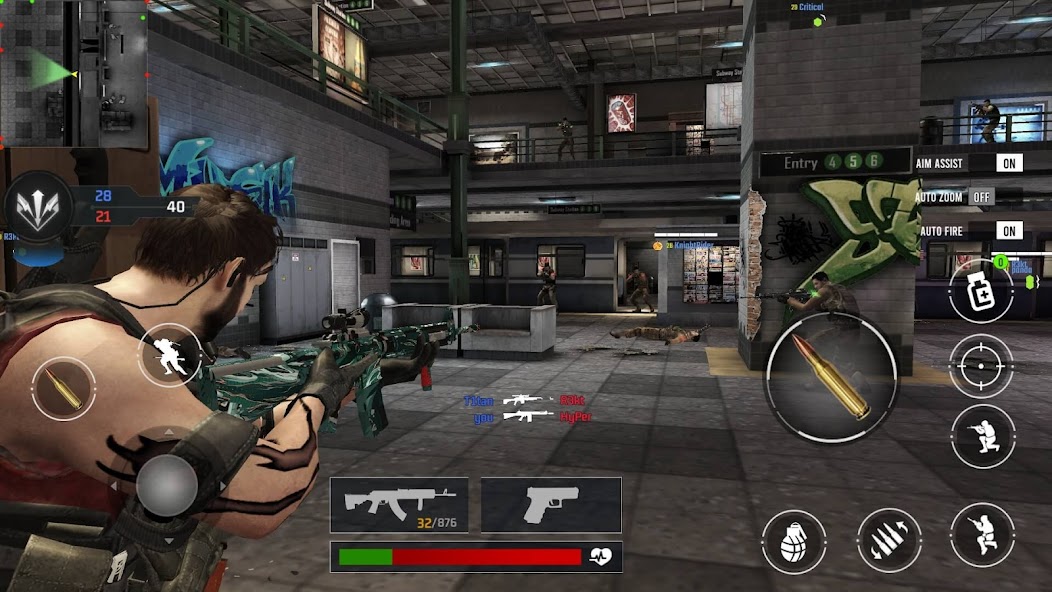Image resolution: width=1052 pixels, height=592 pixels.
Task: Switch to the pistol weapon slot
Action: point(551,504)
